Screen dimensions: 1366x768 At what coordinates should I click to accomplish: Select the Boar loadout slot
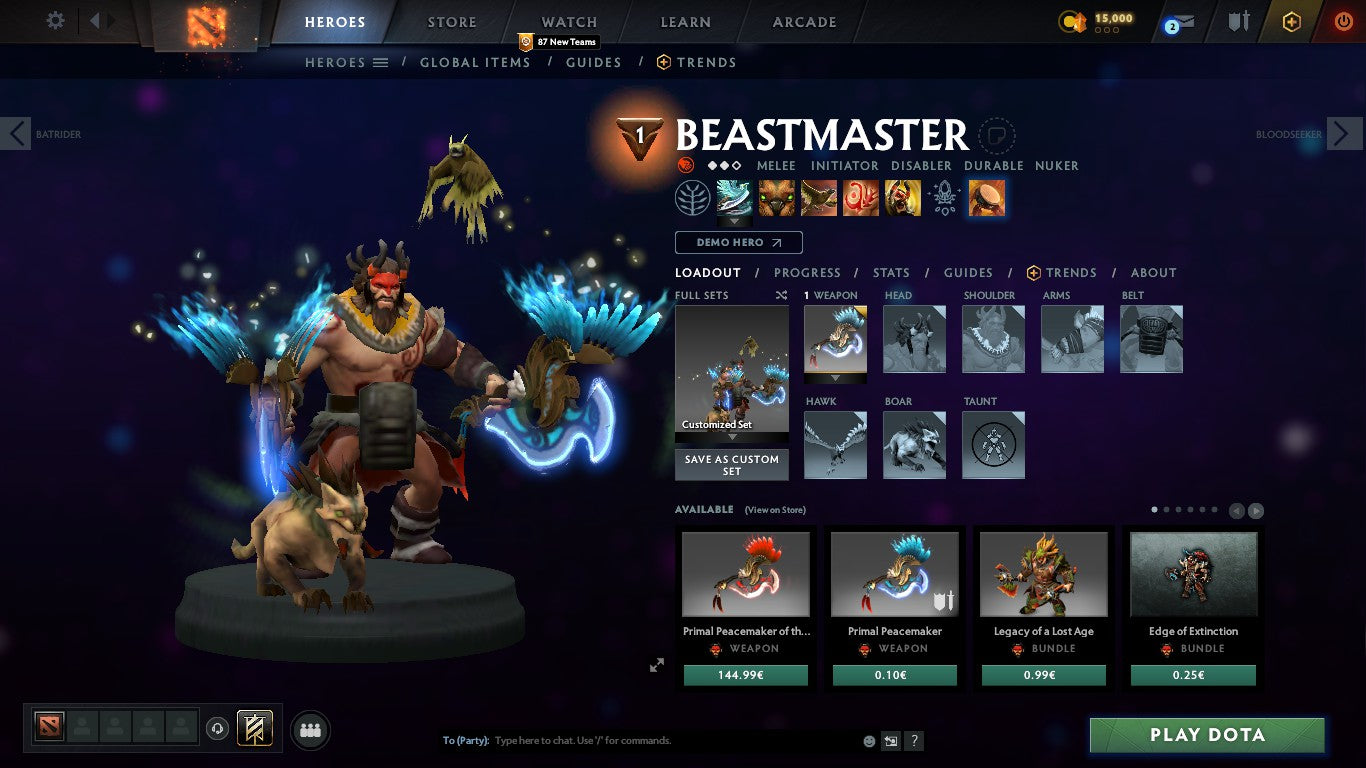coord(913,445)
